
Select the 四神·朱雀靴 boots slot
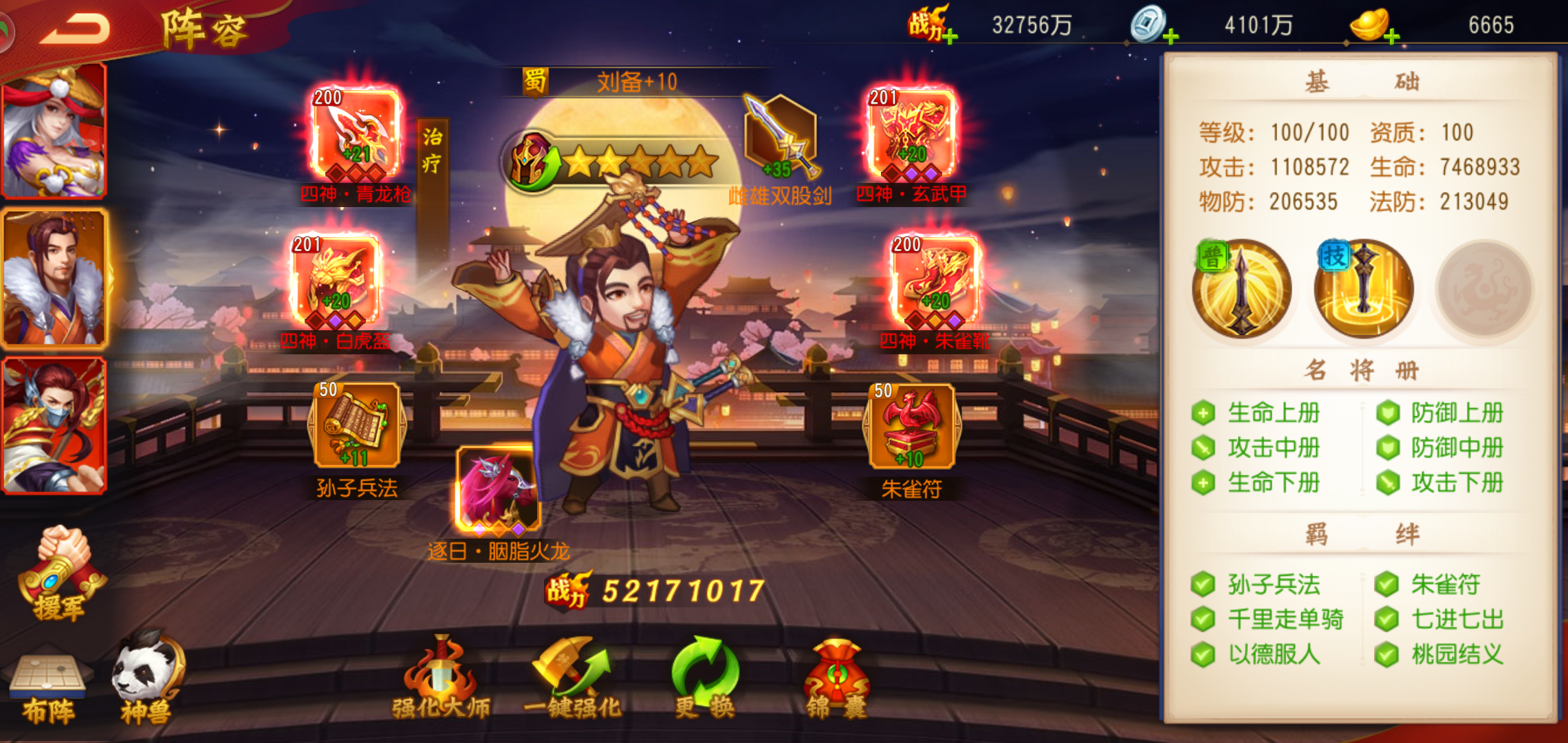[935, 281]
